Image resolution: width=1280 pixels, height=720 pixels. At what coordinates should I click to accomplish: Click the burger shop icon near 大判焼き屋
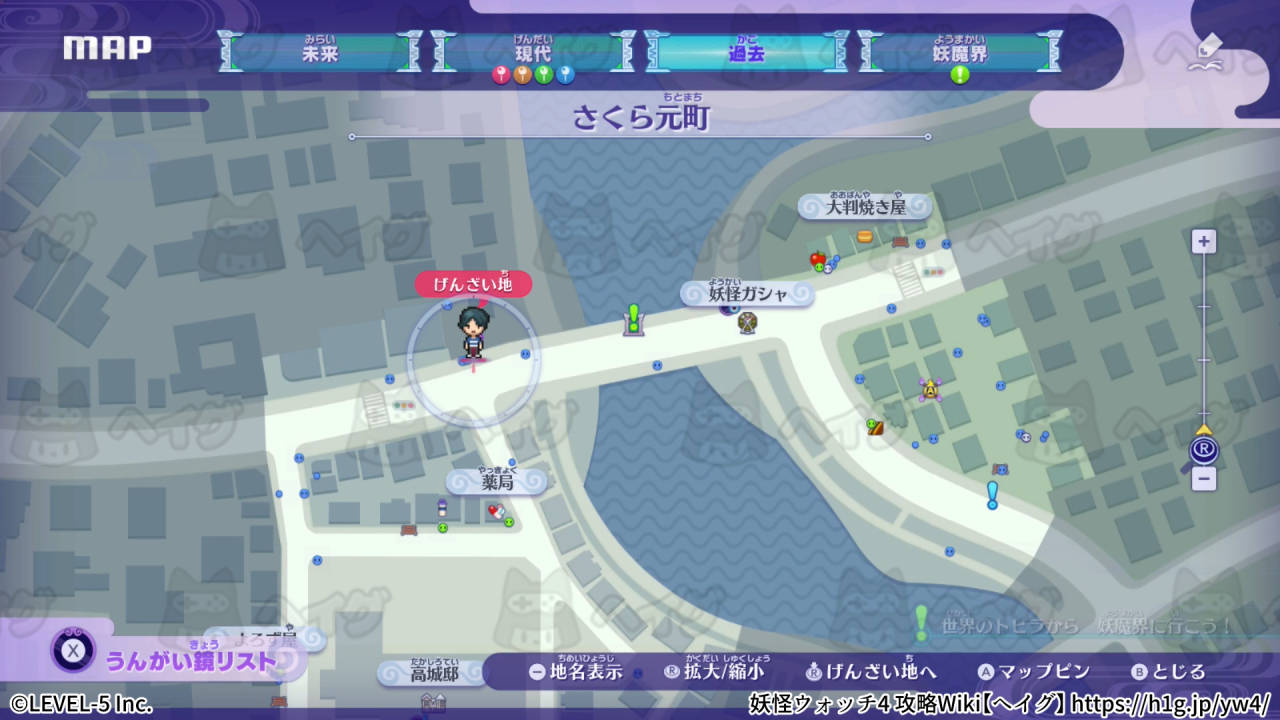864,236
